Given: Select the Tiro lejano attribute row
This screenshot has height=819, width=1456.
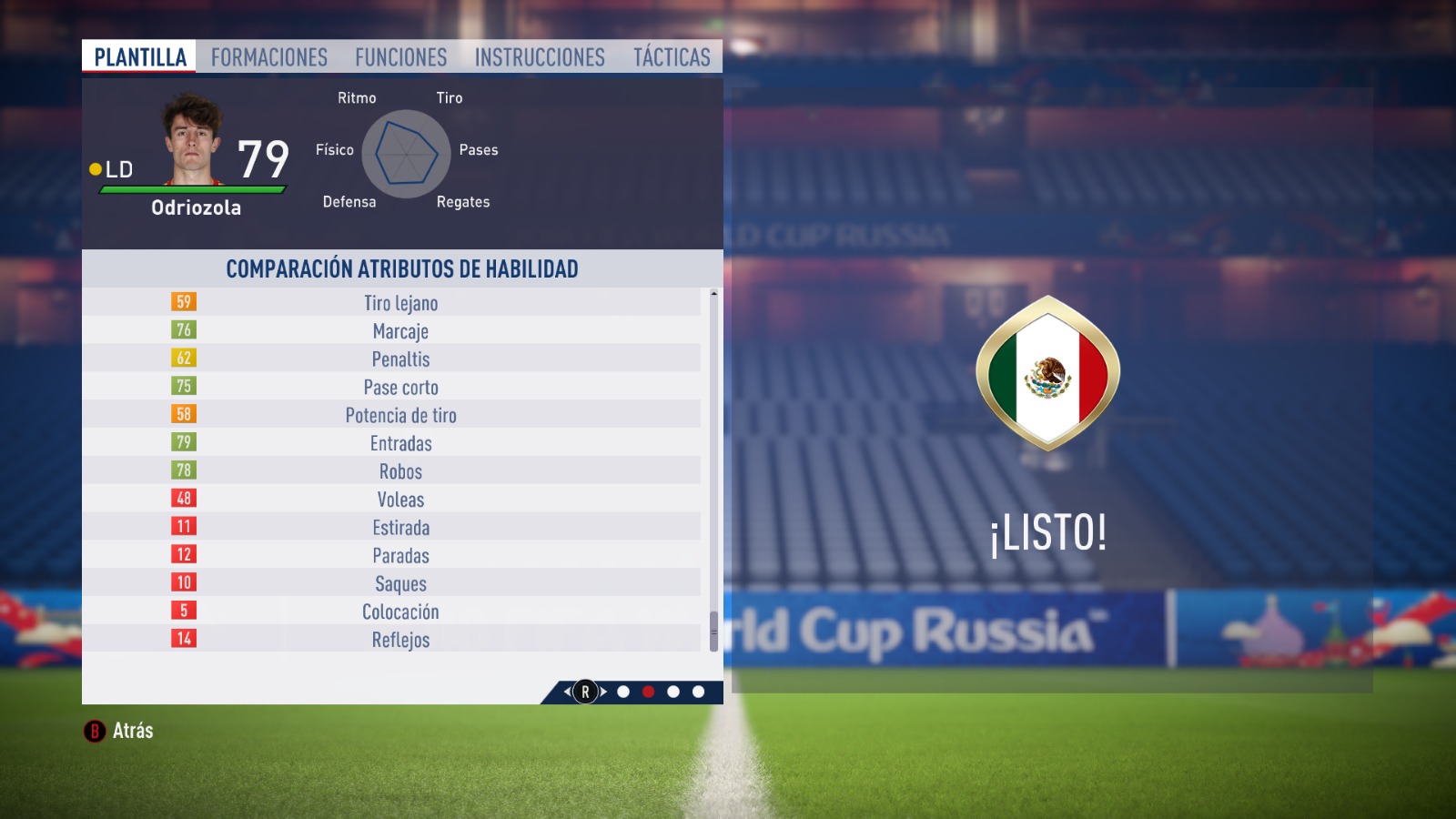Looking at the screenshot, I should pos(400,303).
